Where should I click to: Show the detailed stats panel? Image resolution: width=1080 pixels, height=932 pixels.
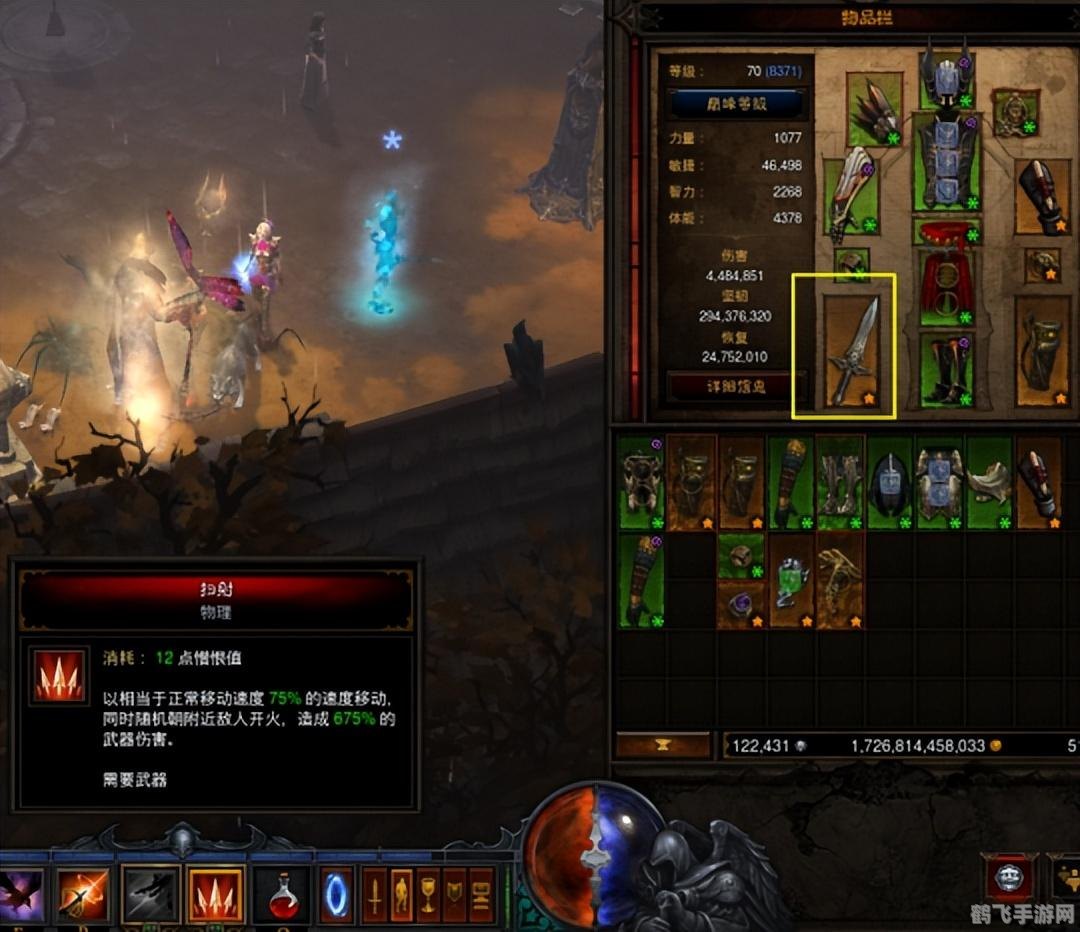[736, 386]
